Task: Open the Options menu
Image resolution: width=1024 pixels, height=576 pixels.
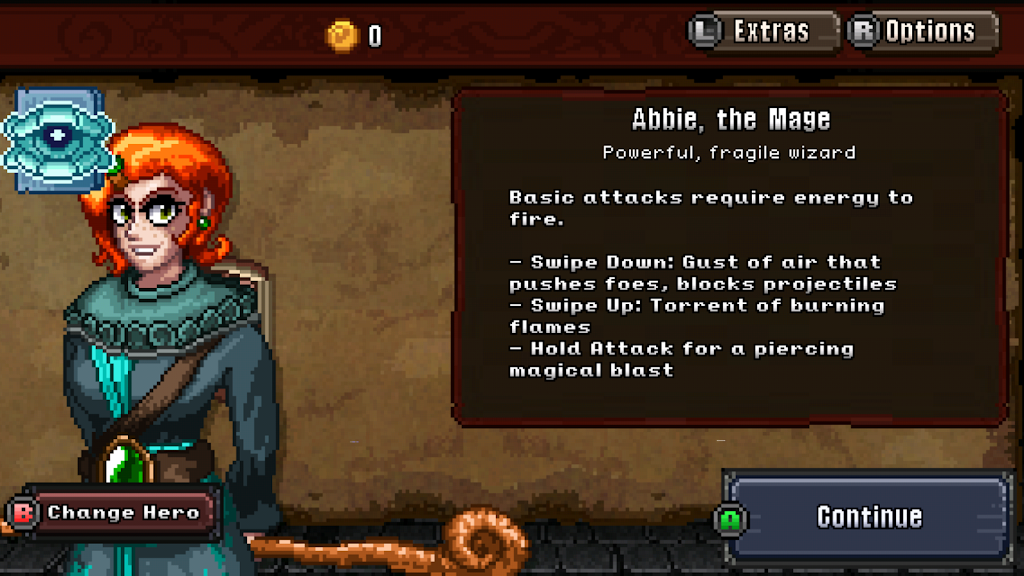Action: [922, 31]
